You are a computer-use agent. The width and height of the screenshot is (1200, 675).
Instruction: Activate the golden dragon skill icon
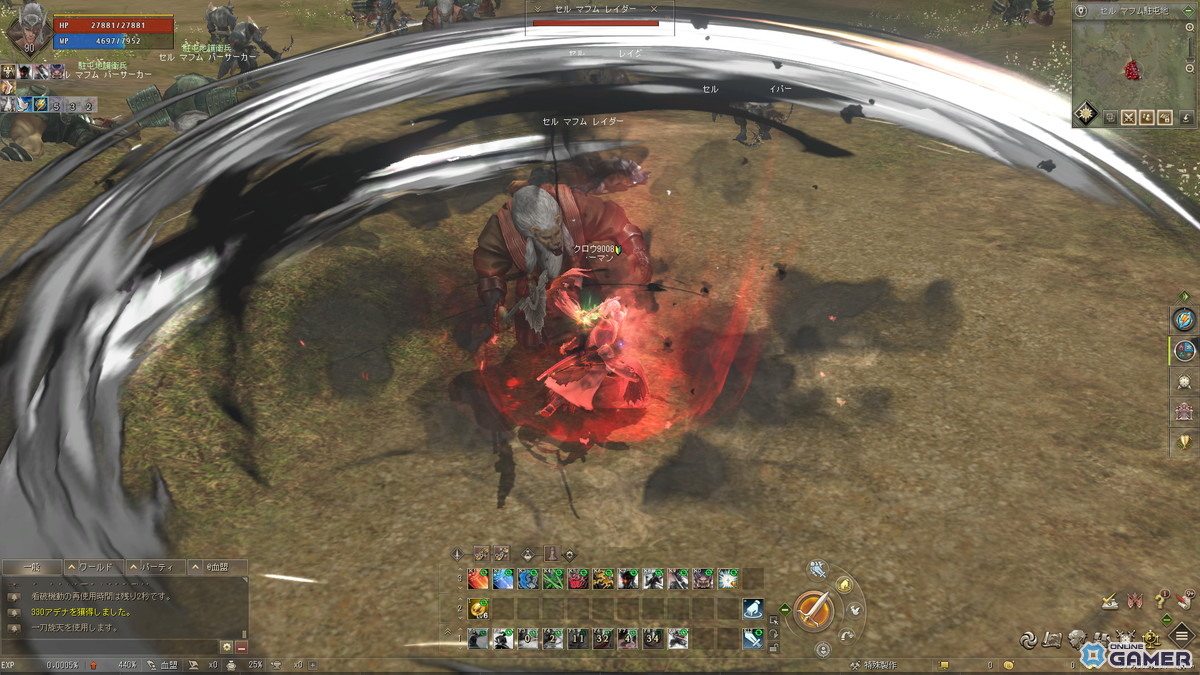601,578
